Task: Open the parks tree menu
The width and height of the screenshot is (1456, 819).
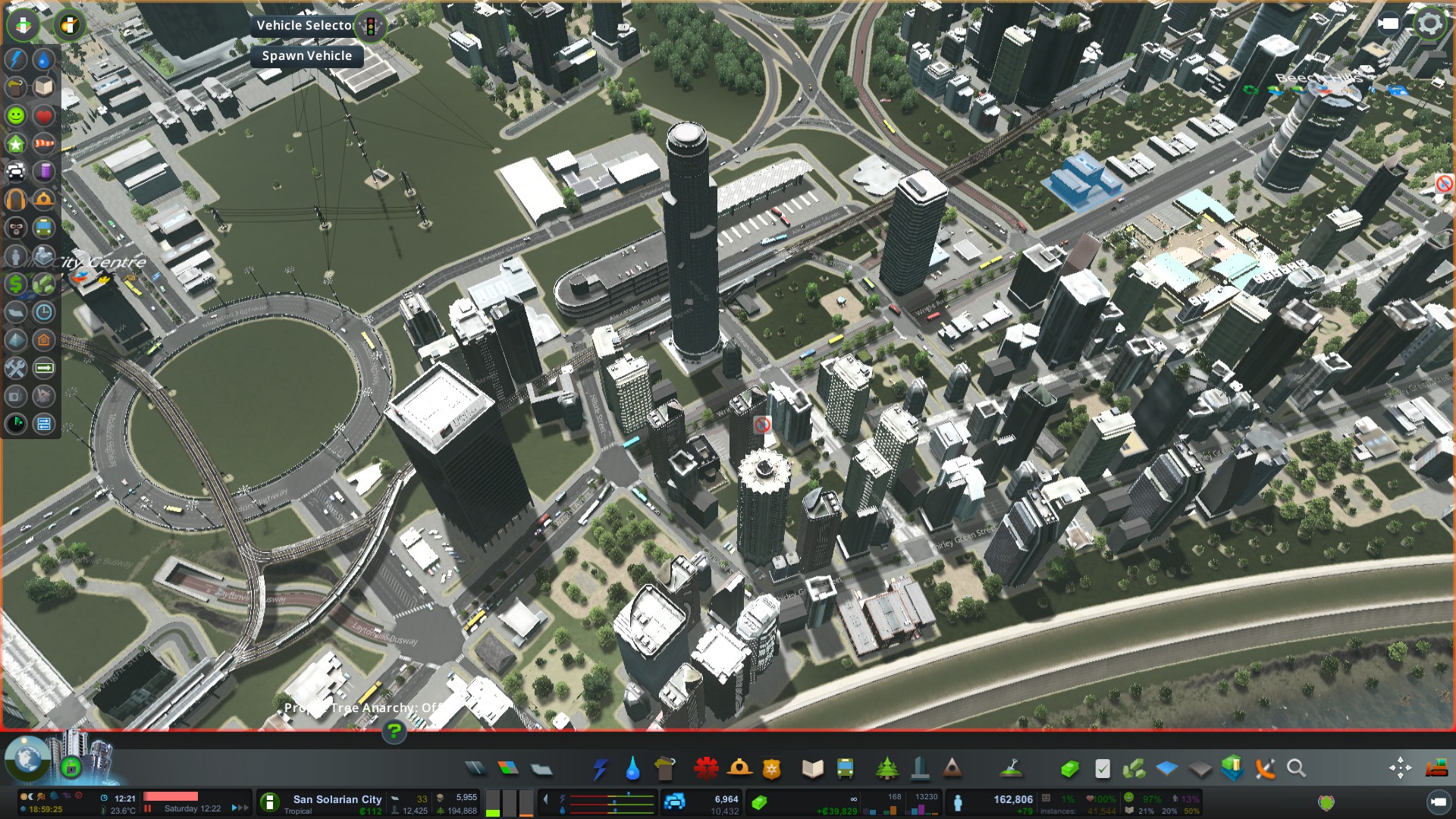Action: click(x=886, y=769)
